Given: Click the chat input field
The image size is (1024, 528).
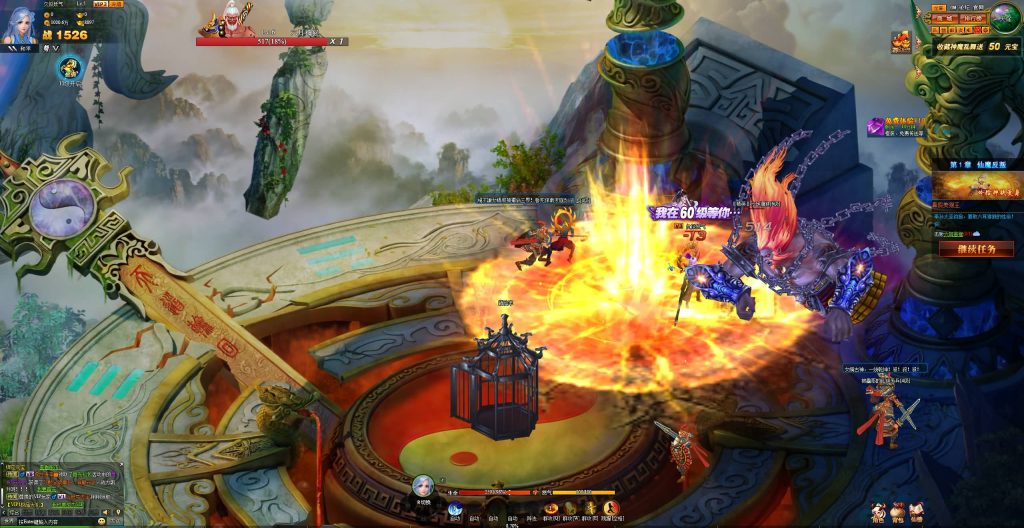Looking at the screenshot, I should pyautogui.click(x=50, y=521).
